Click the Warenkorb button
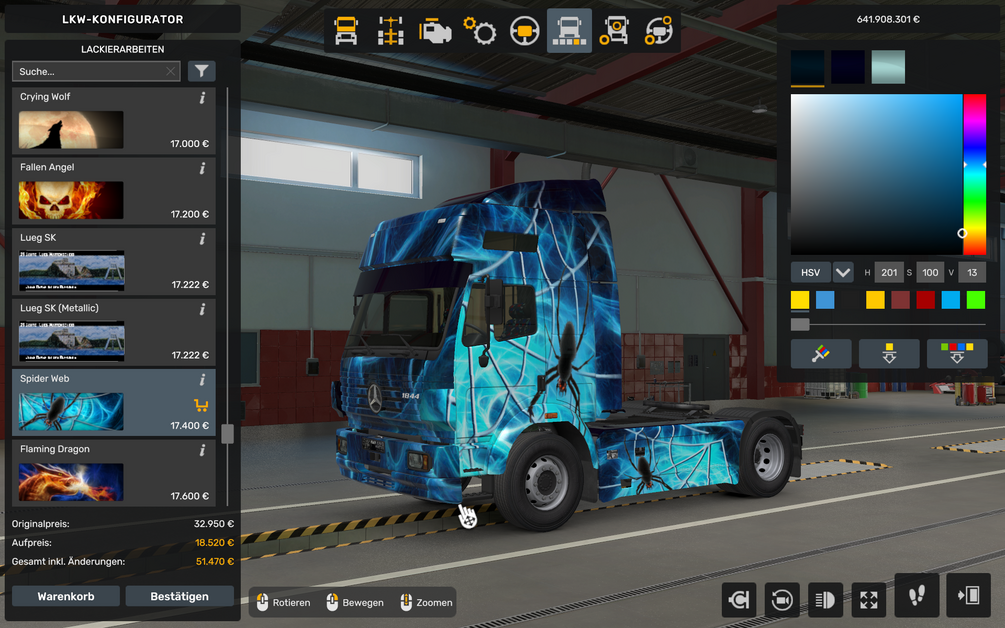Screen dimensions: 1005x628 [x=66, y=596]
